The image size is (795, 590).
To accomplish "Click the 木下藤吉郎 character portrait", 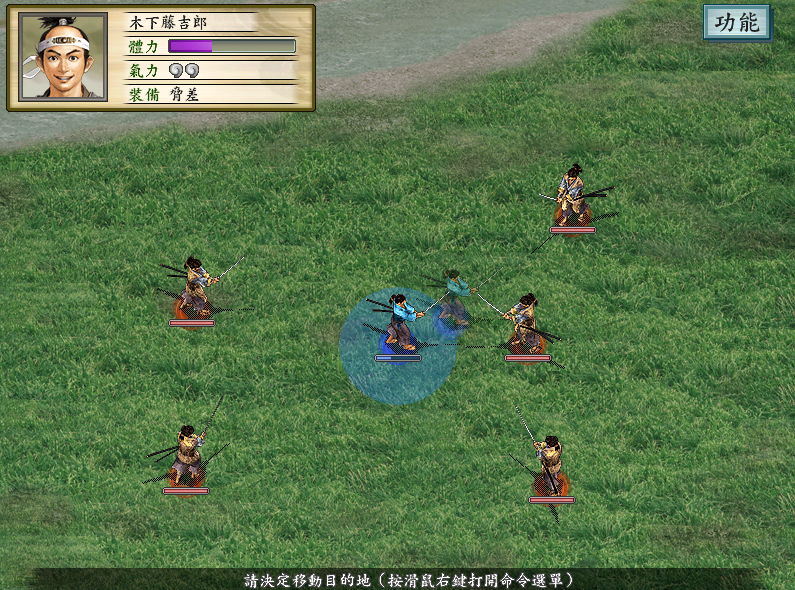I will click(x=64, y=56).
